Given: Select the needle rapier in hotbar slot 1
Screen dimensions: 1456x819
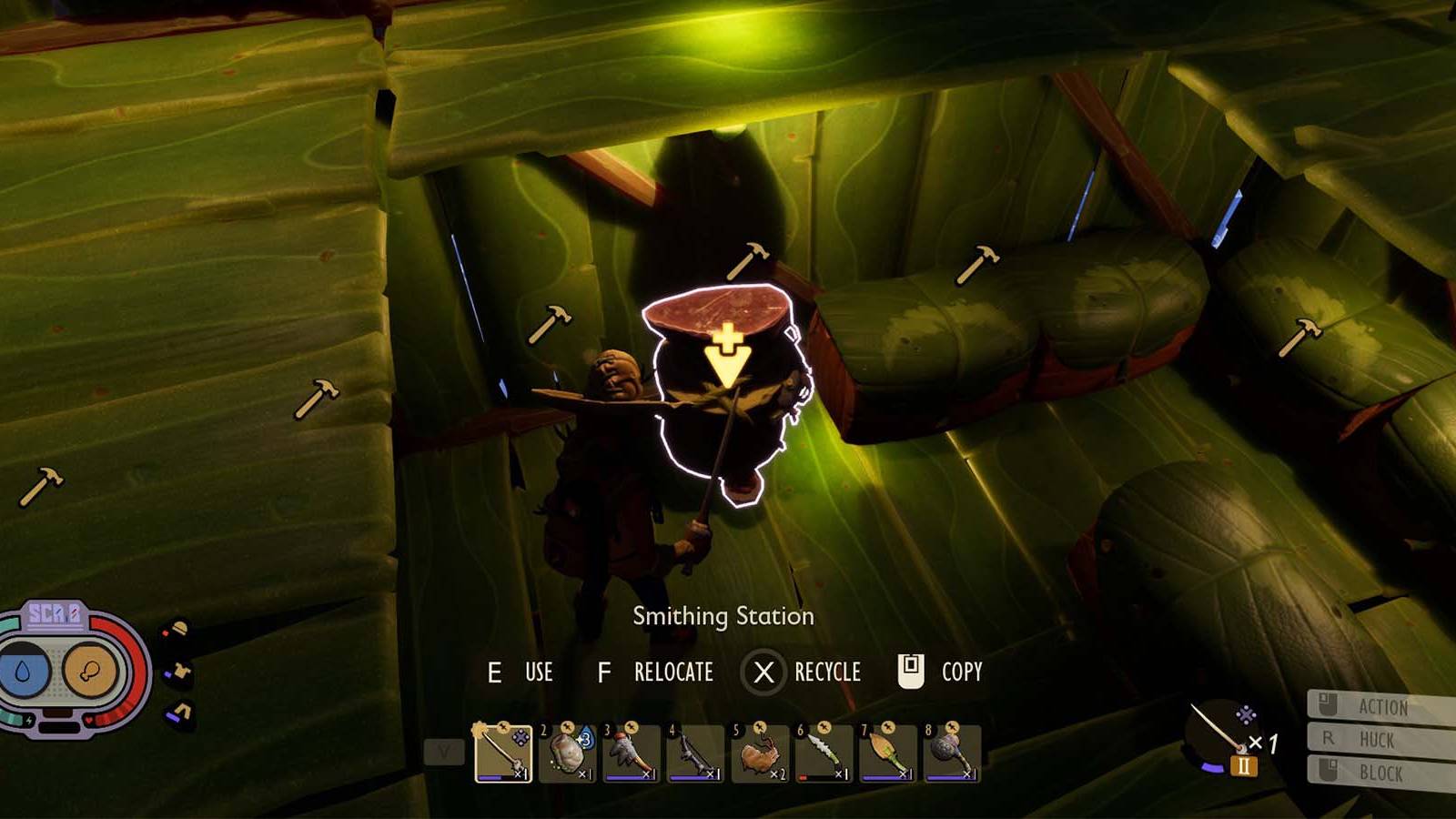Looking at the screenshot, I should 500,753.
